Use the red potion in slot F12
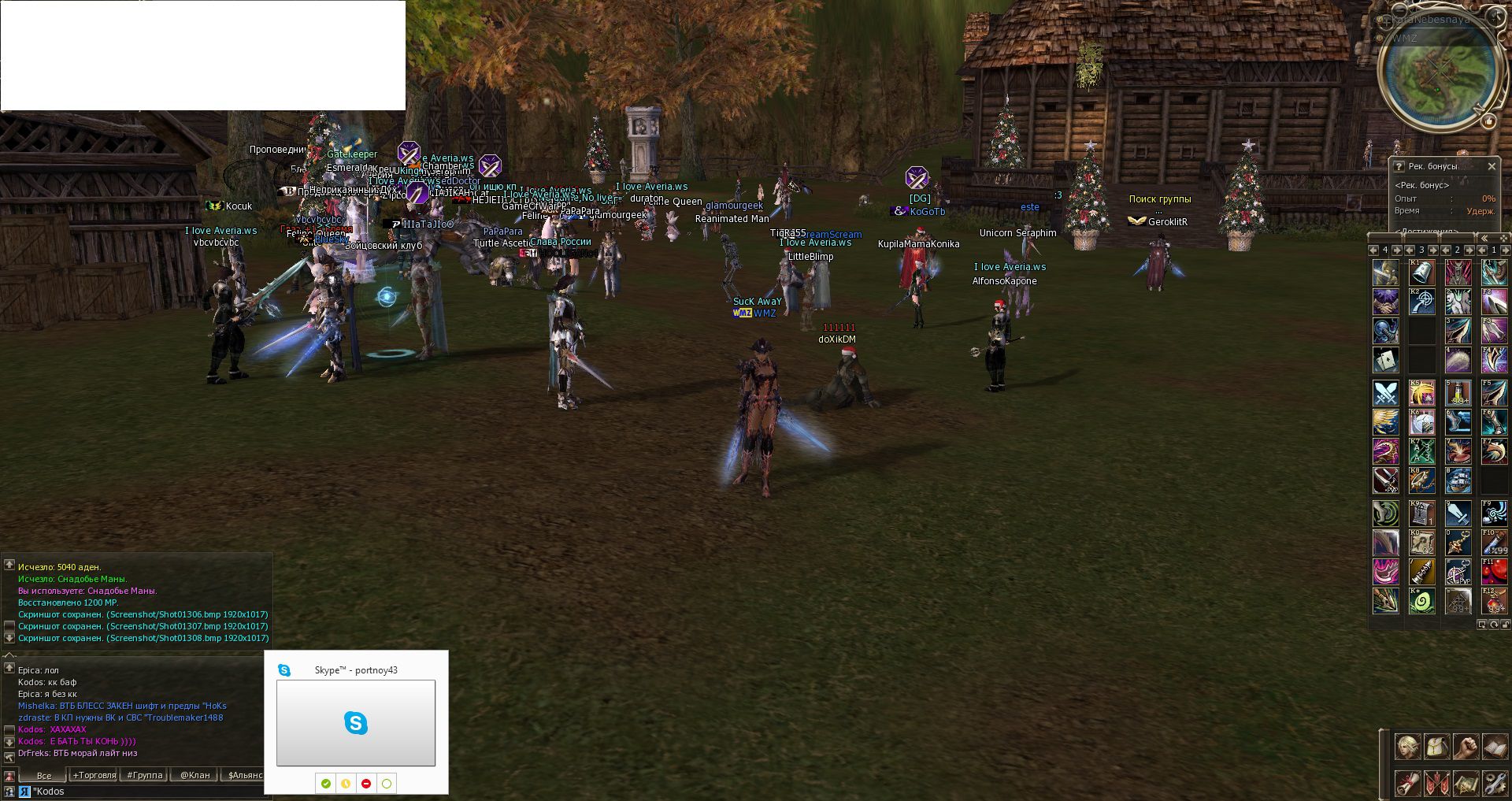The width and height of the screenshot is (1512, 801). [x=1494, y=600]
